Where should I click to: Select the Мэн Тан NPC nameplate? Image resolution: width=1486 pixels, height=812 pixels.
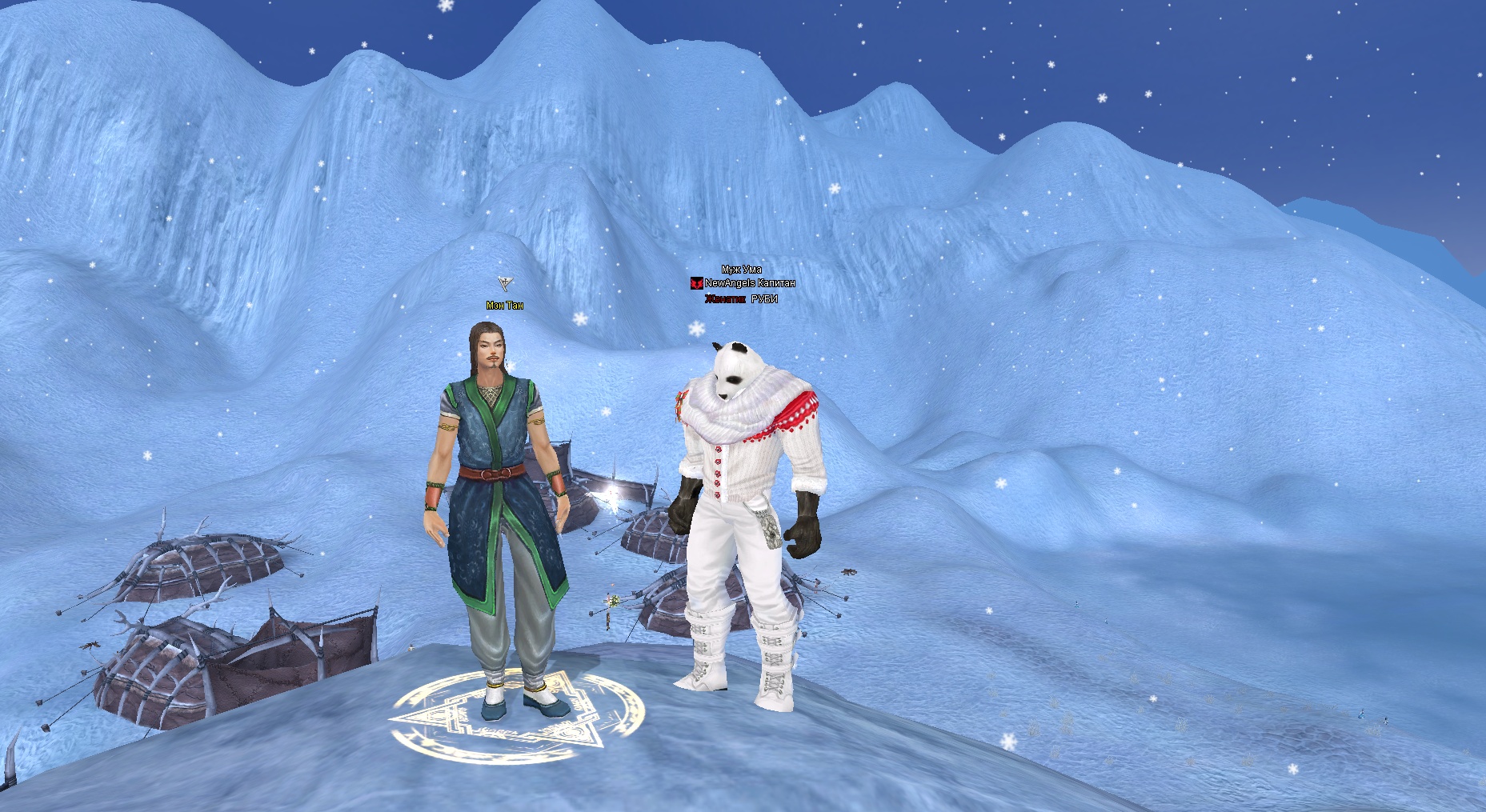click(x=505, y=306)
